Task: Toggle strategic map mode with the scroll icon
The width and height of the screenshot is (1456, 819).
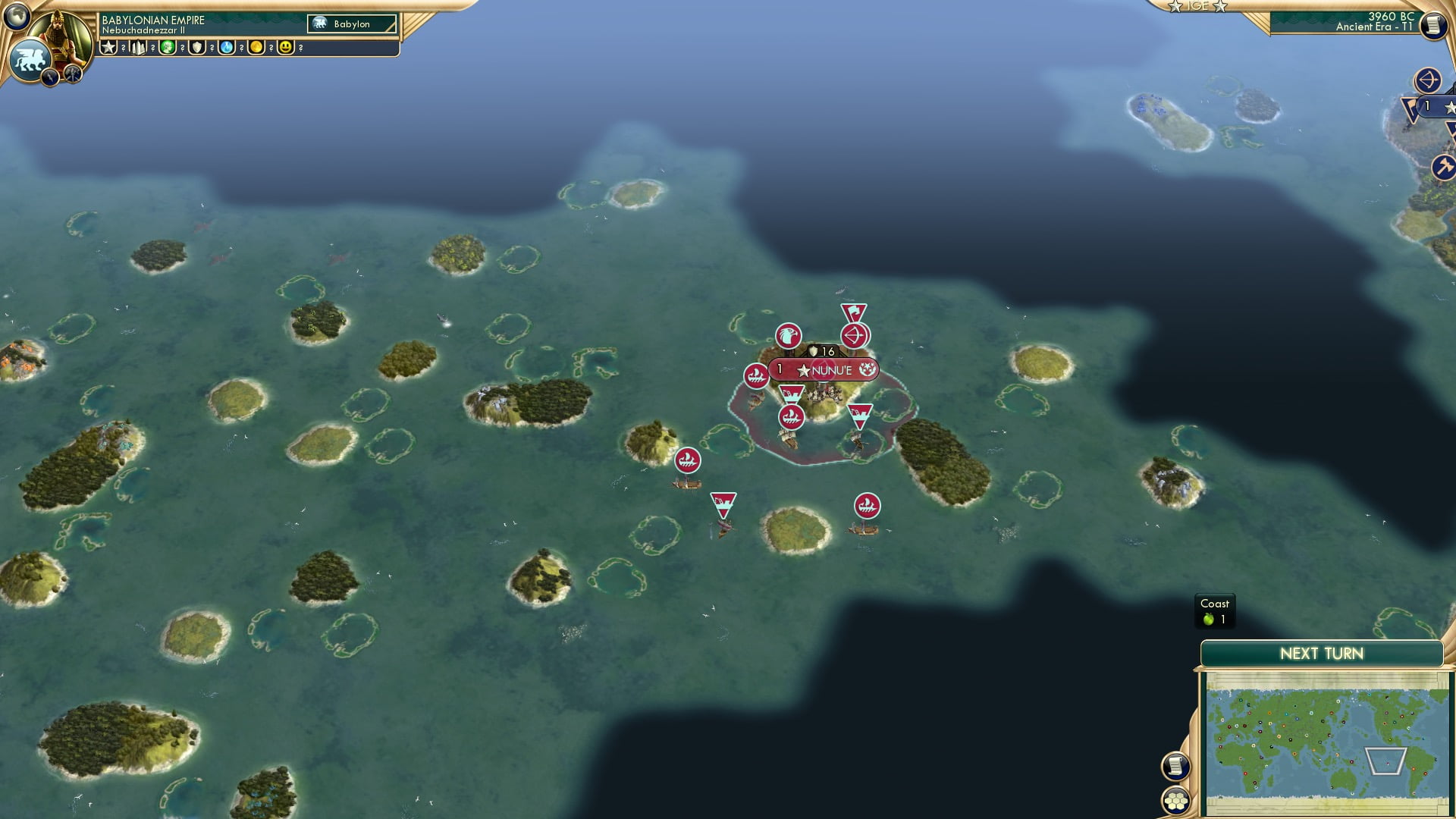Action: coord(1177,767)
